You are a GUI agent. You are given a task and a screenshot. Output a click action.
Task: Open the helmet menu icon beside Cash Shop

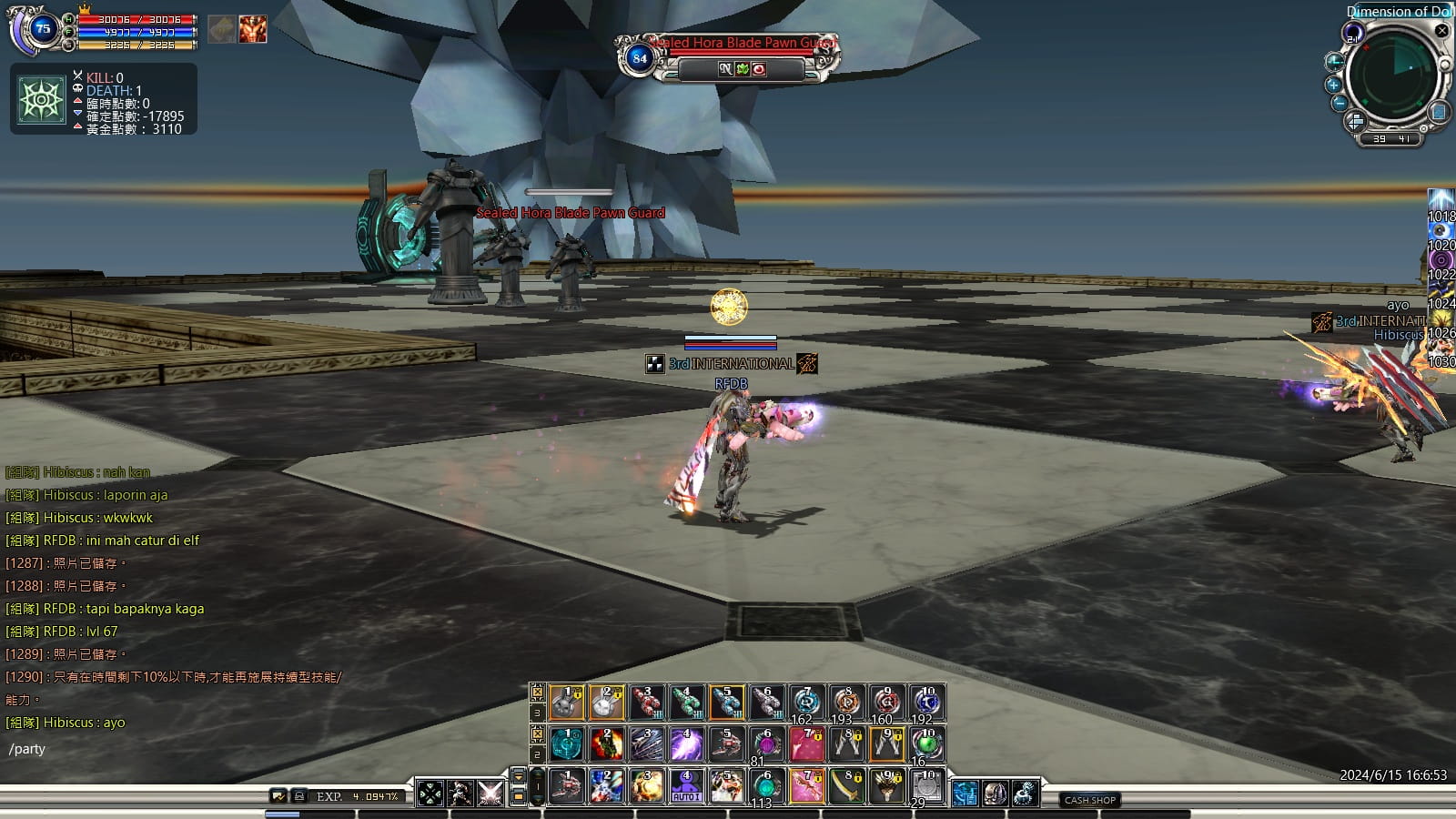994,794
